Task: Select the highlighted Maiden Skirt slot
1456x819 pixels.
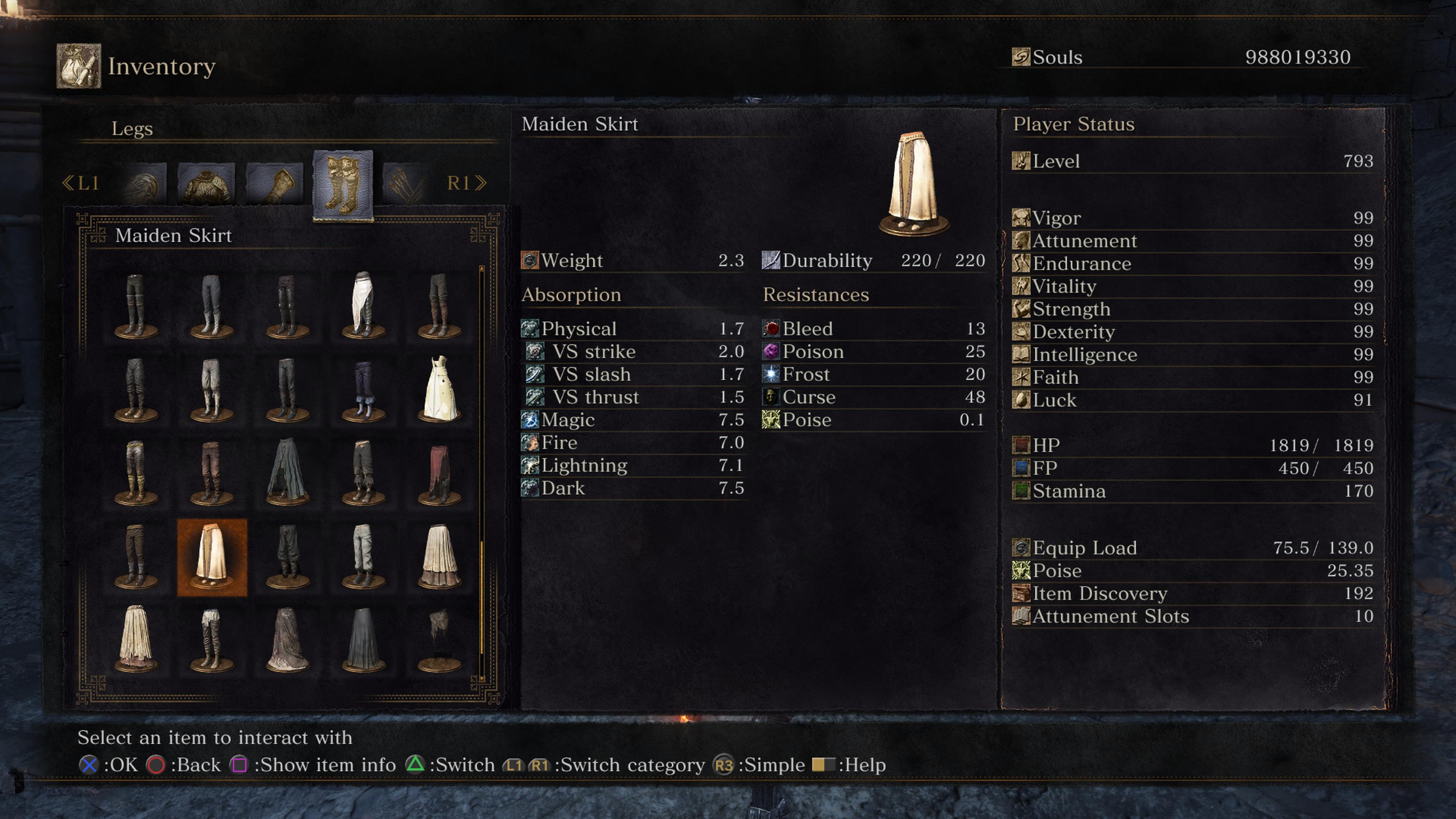Action: (212, 557)
